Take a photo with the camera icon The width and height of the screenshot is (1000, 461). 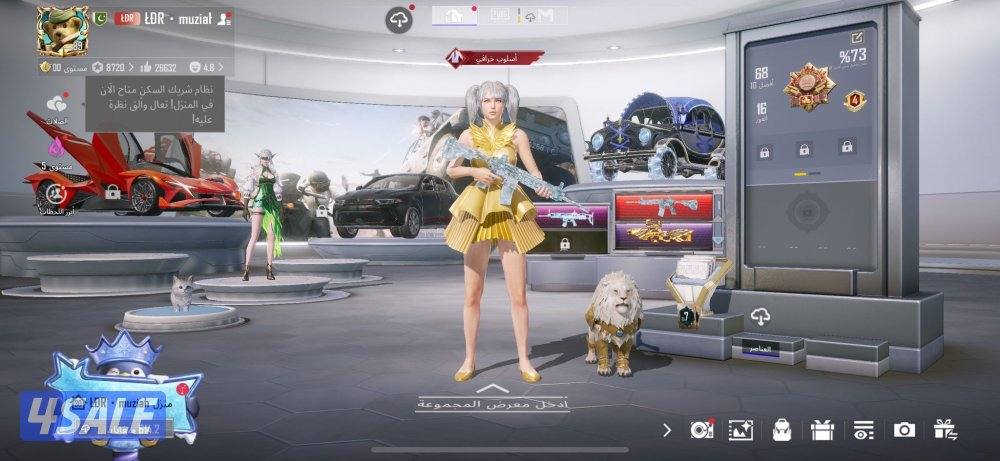point(904,430)
